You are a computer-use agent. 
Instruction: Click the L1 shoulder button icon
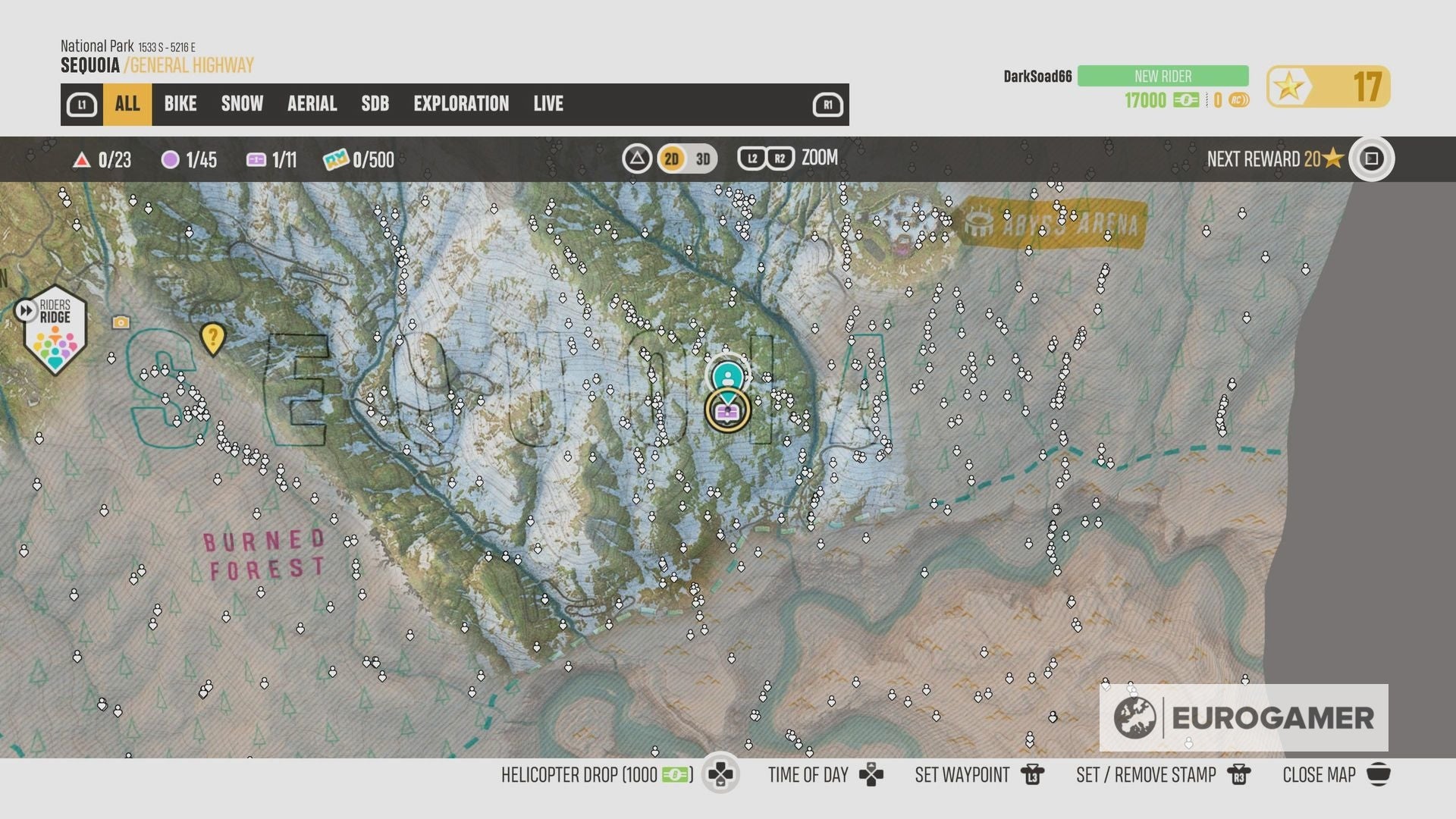coord(82,104)
